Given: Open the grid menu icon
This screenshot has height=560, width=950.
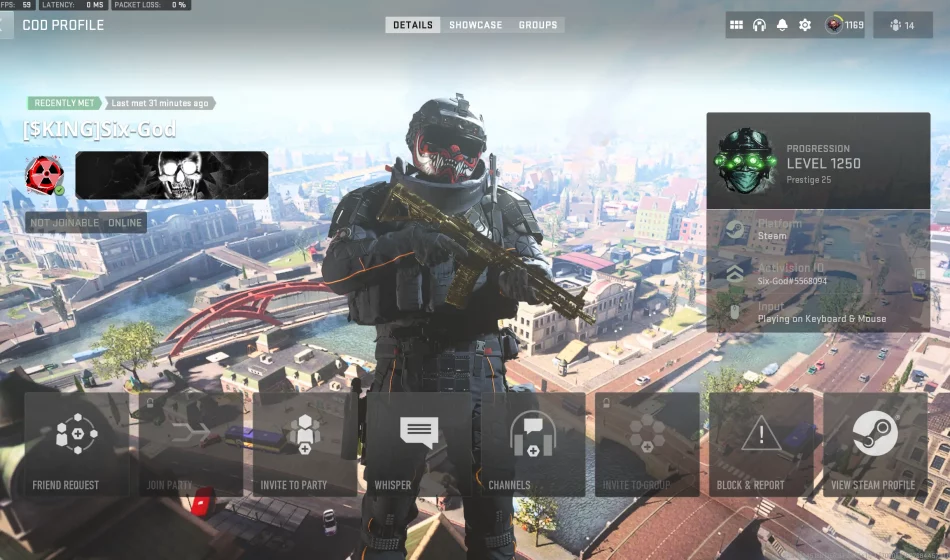Looking at the screenshot, I should [736, 25].
